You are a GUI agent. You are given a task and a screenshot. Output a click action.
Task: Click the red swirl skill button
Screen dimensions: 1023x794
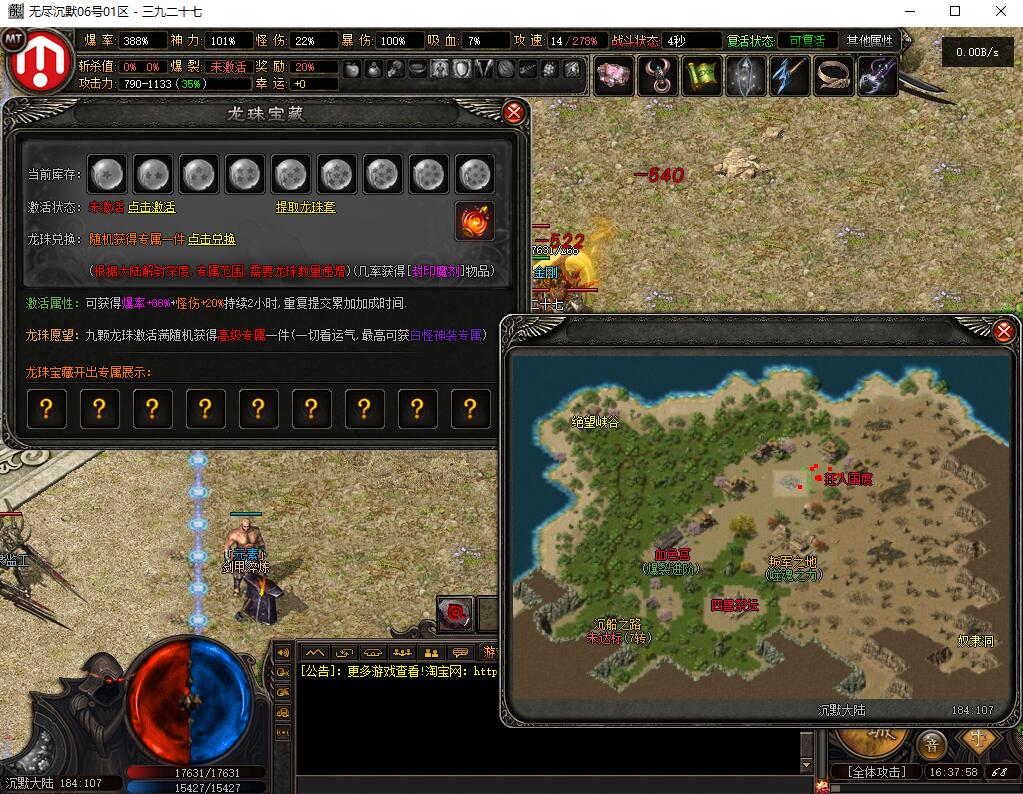[x=455, y=614]
